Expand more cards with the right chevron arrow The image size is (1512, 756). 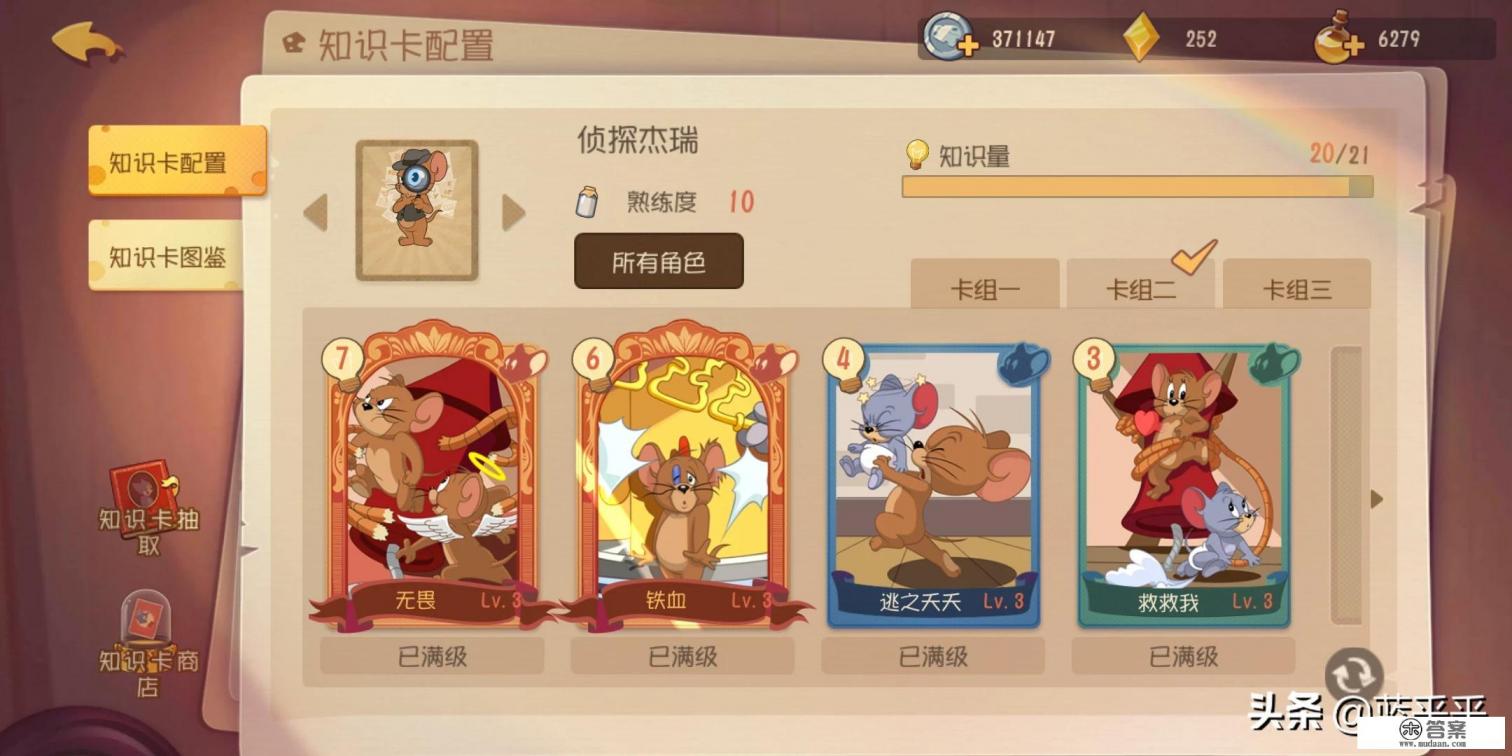[1377, 498]
